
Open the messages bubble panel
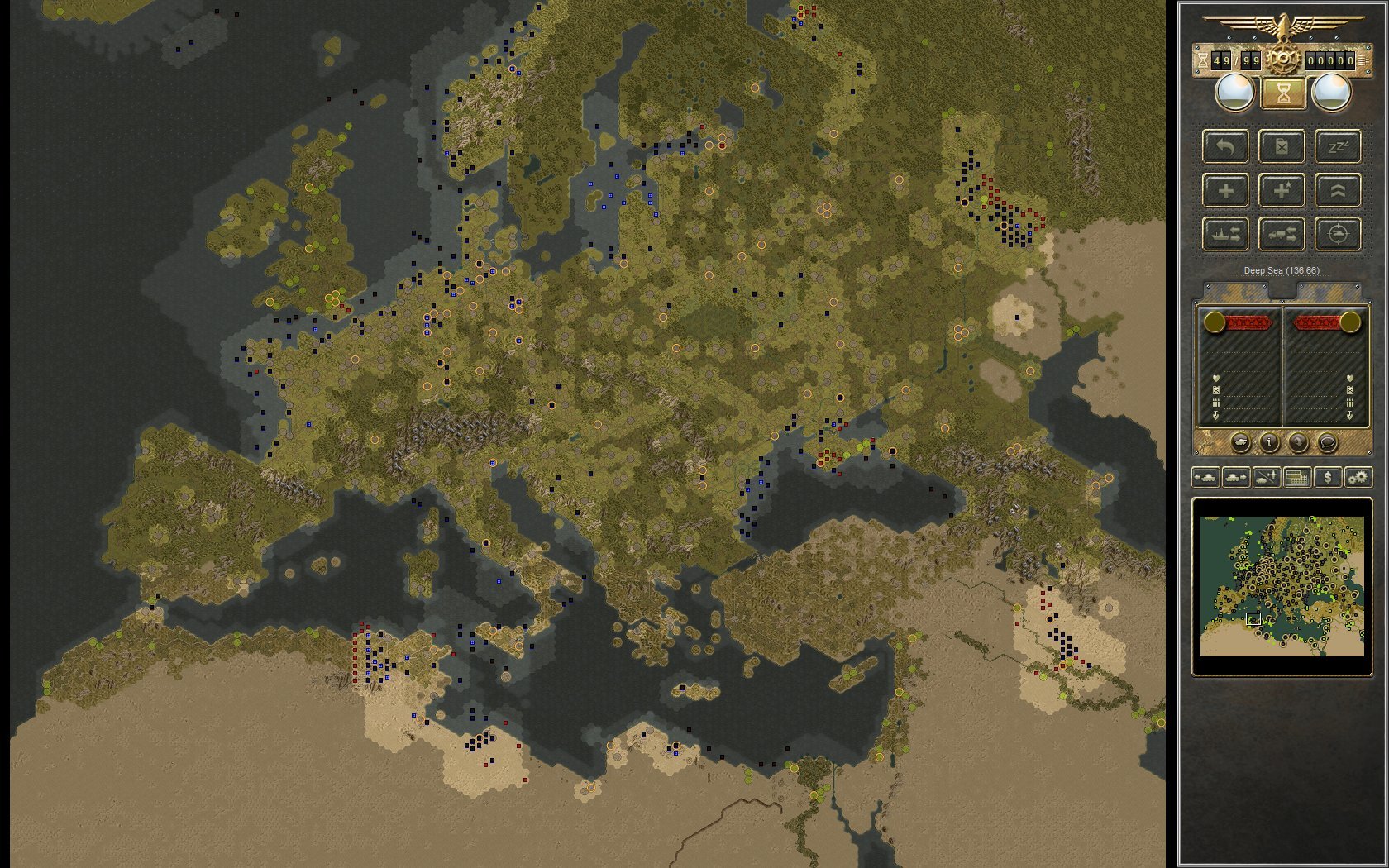coord(1328,443)
